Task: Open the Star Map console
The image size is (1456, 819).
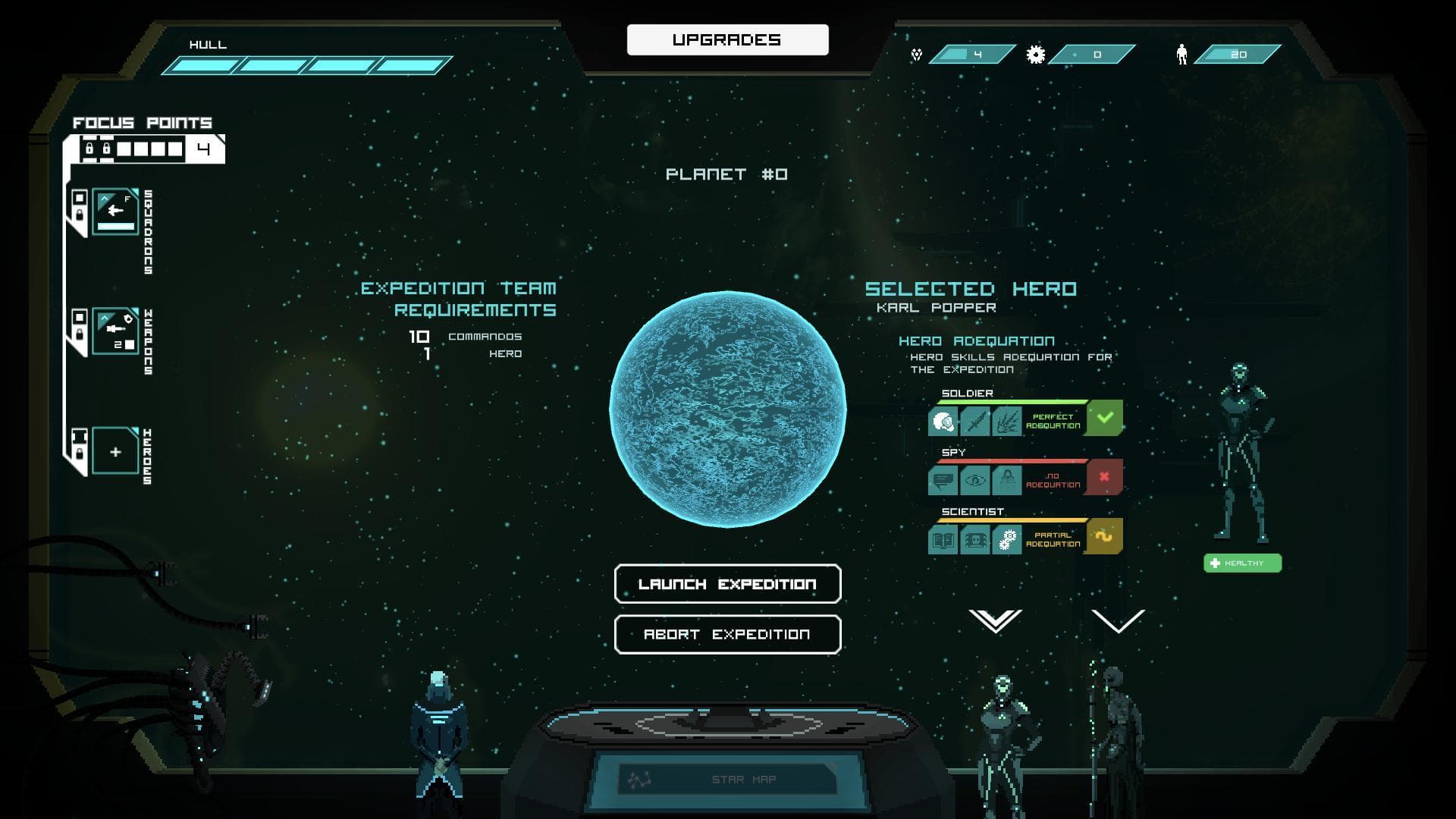Action: click(x=726, y=779)
